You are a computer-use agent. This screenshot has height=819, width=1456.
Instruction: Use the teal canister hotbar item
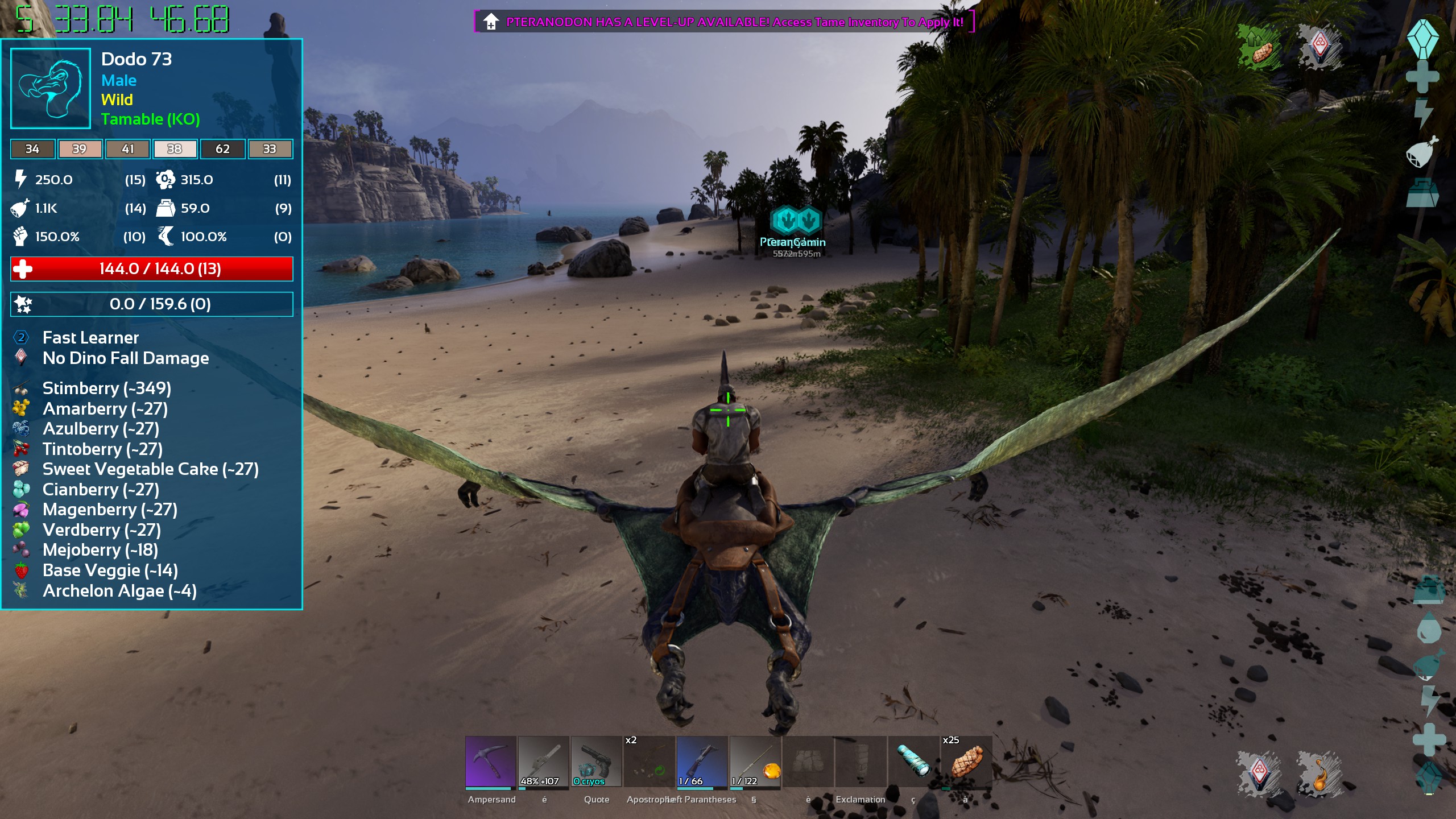click(x=913, y=762)
